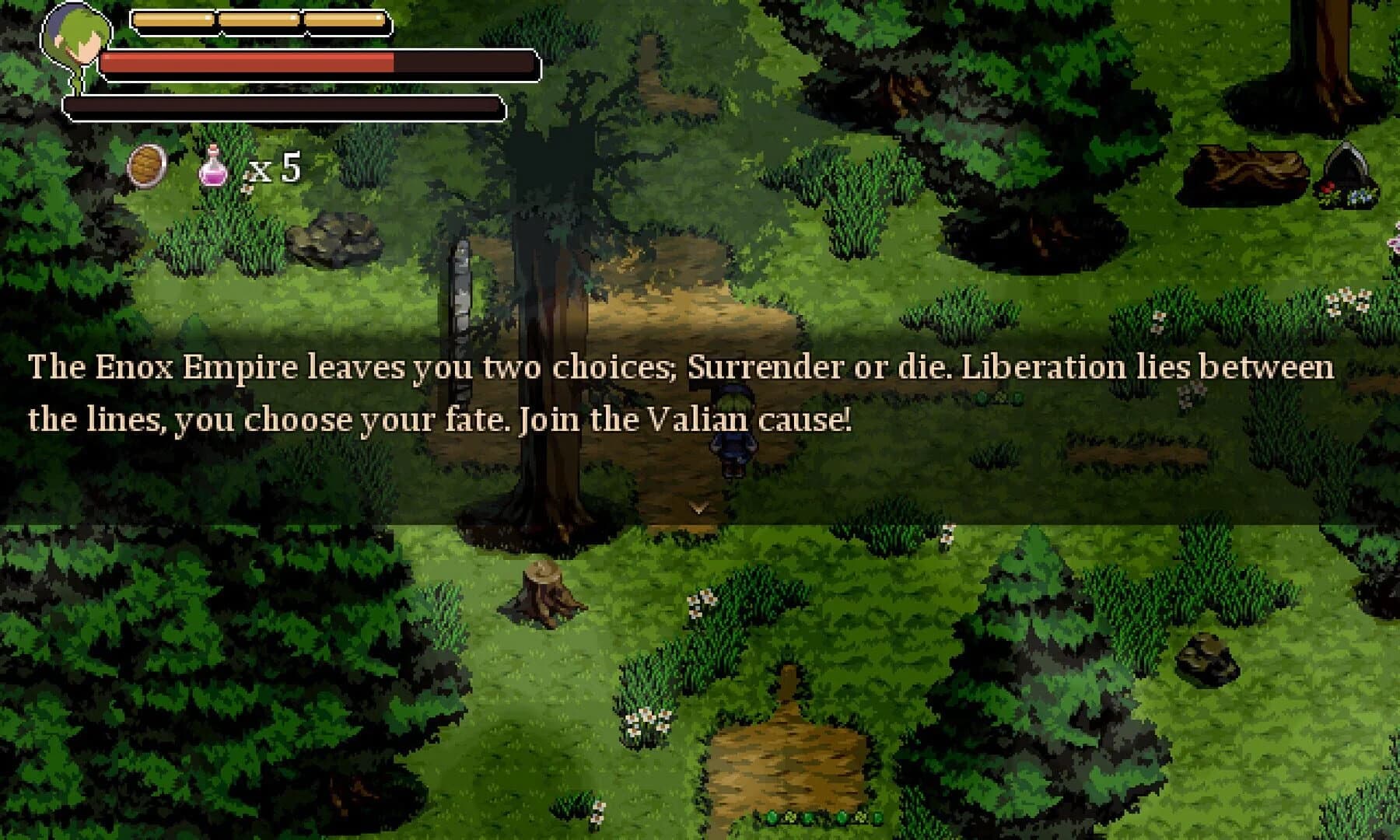The image size is (1400, 840).
Task: Click the first yellow stamina capsule
Action: coord(175,21)
